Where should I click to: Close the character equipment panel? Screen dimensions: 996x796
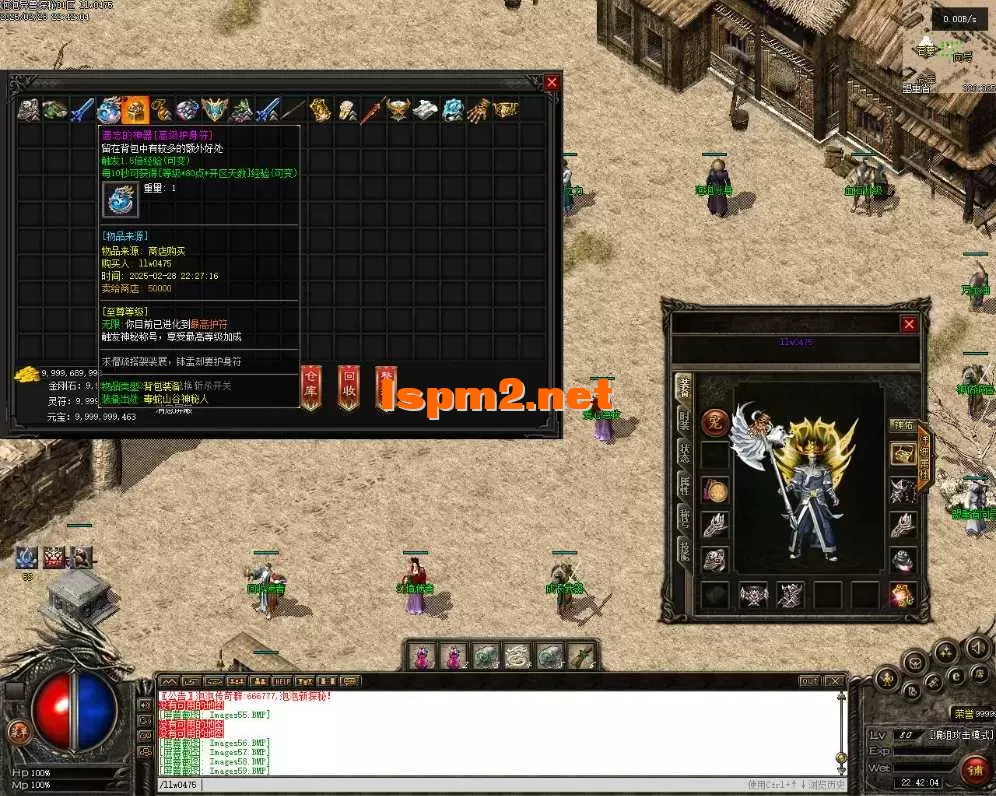pyautogui.click(x=908, y=324)
